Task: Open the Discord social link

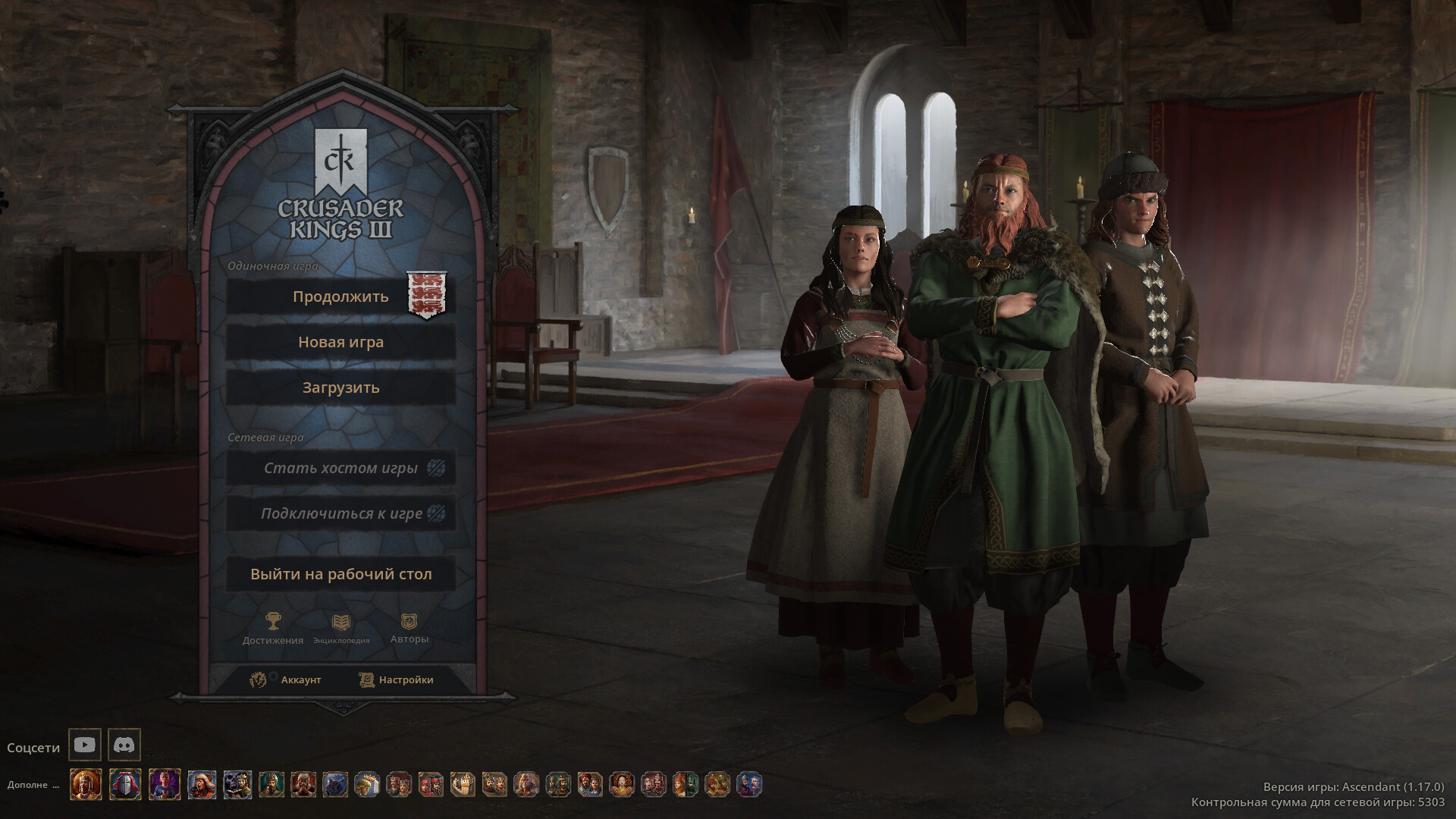Action: [124, 745]
